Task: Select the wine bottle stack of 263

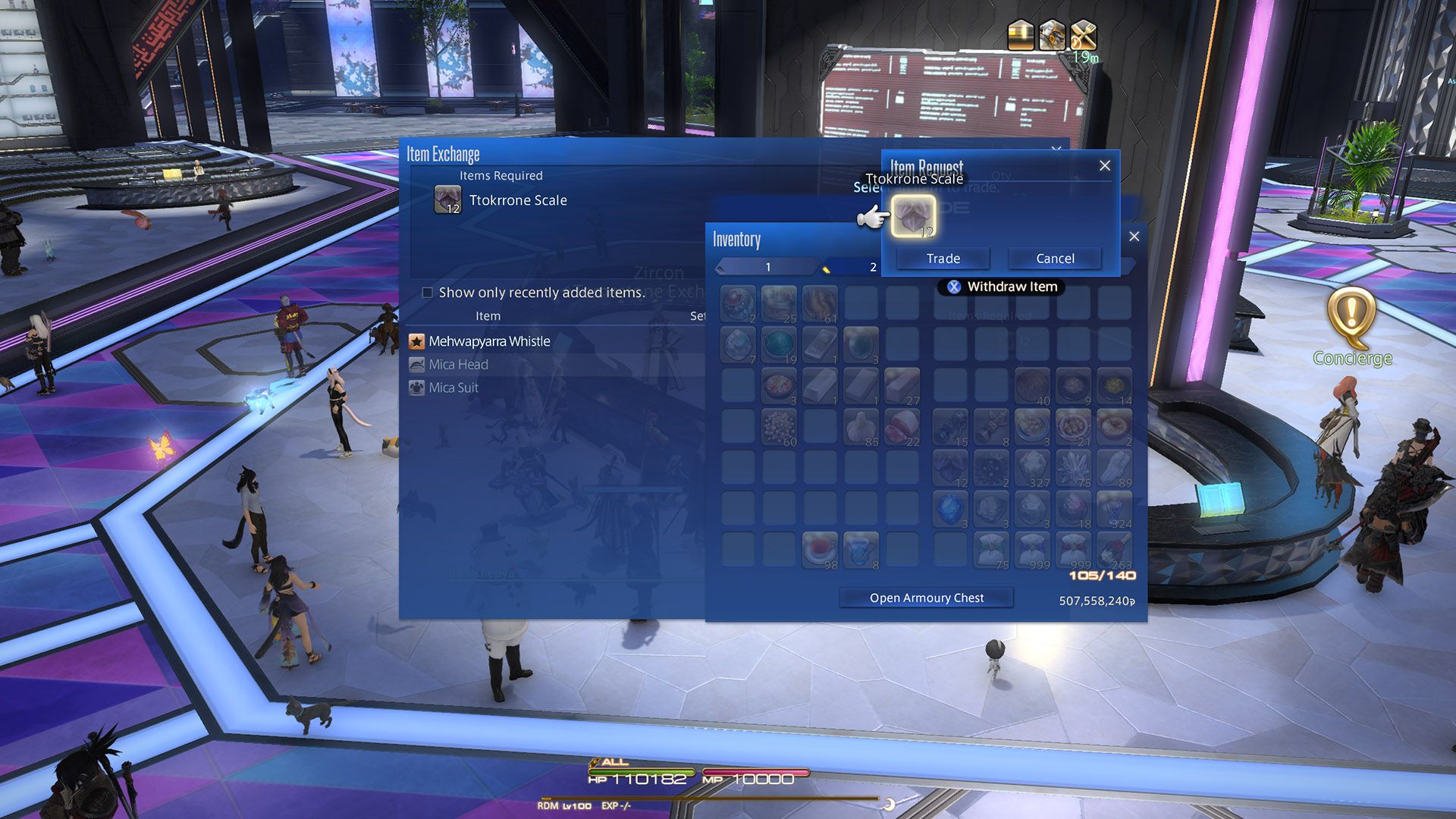Action: click(1116, 548)
